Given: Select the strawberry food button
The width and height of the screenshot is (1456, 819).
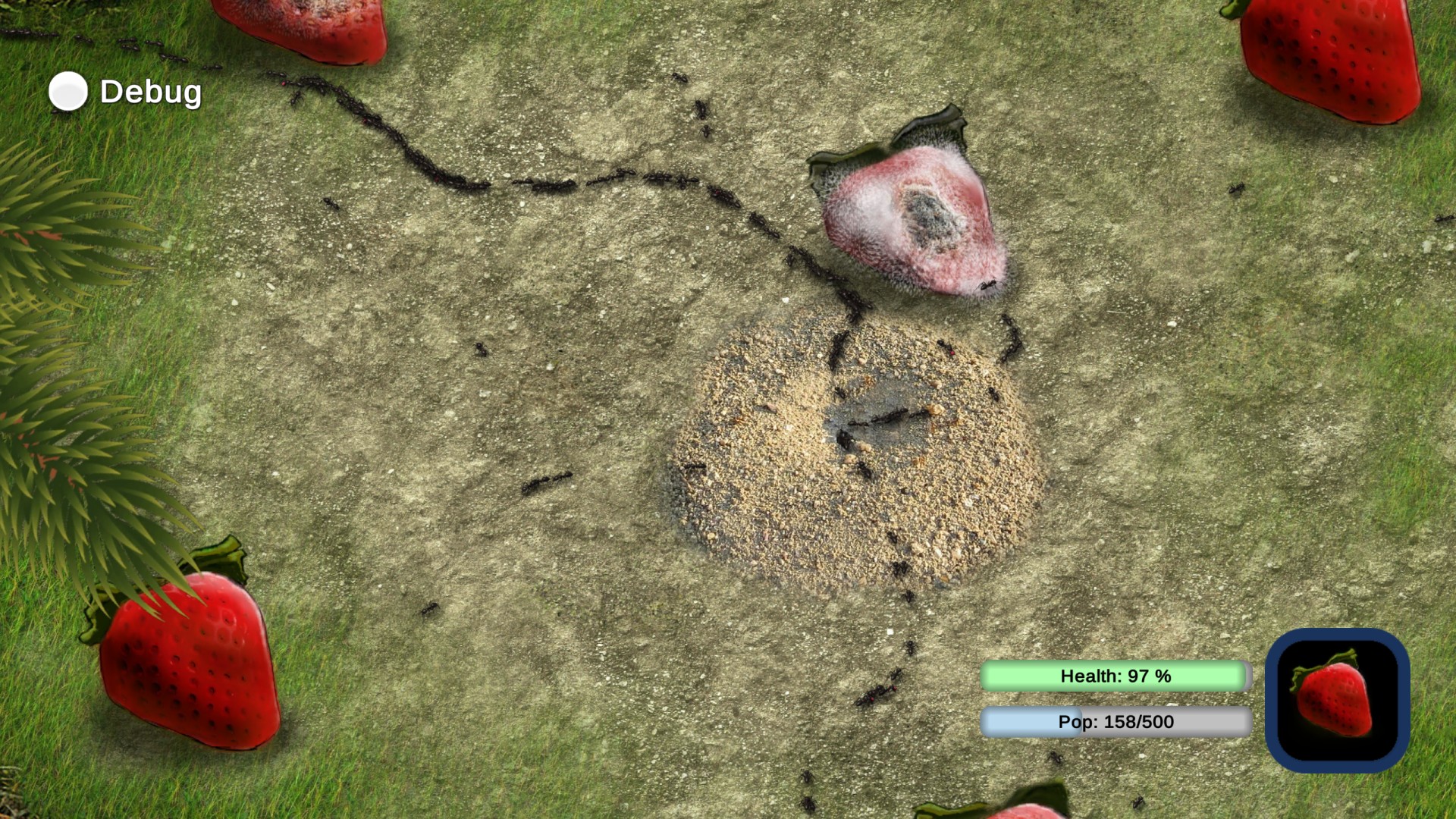Looking at the screenshot, I should (x=1337, y=700).
